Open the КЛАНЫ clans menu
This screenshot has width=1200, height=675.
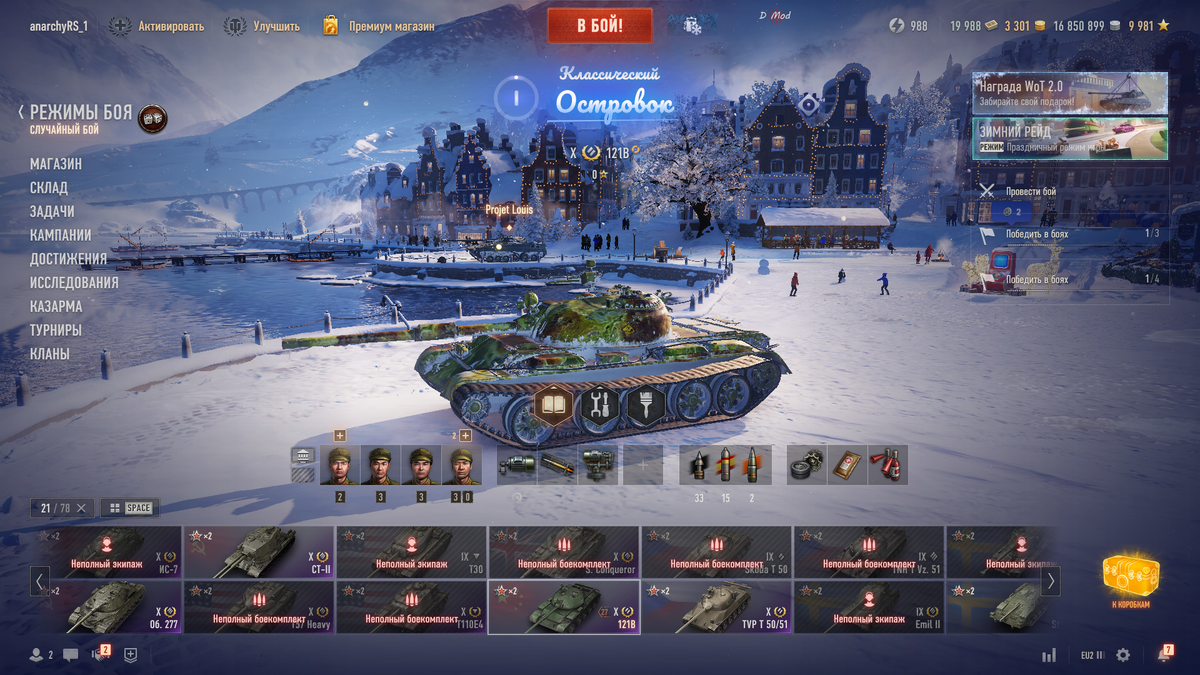coord(50,354)
